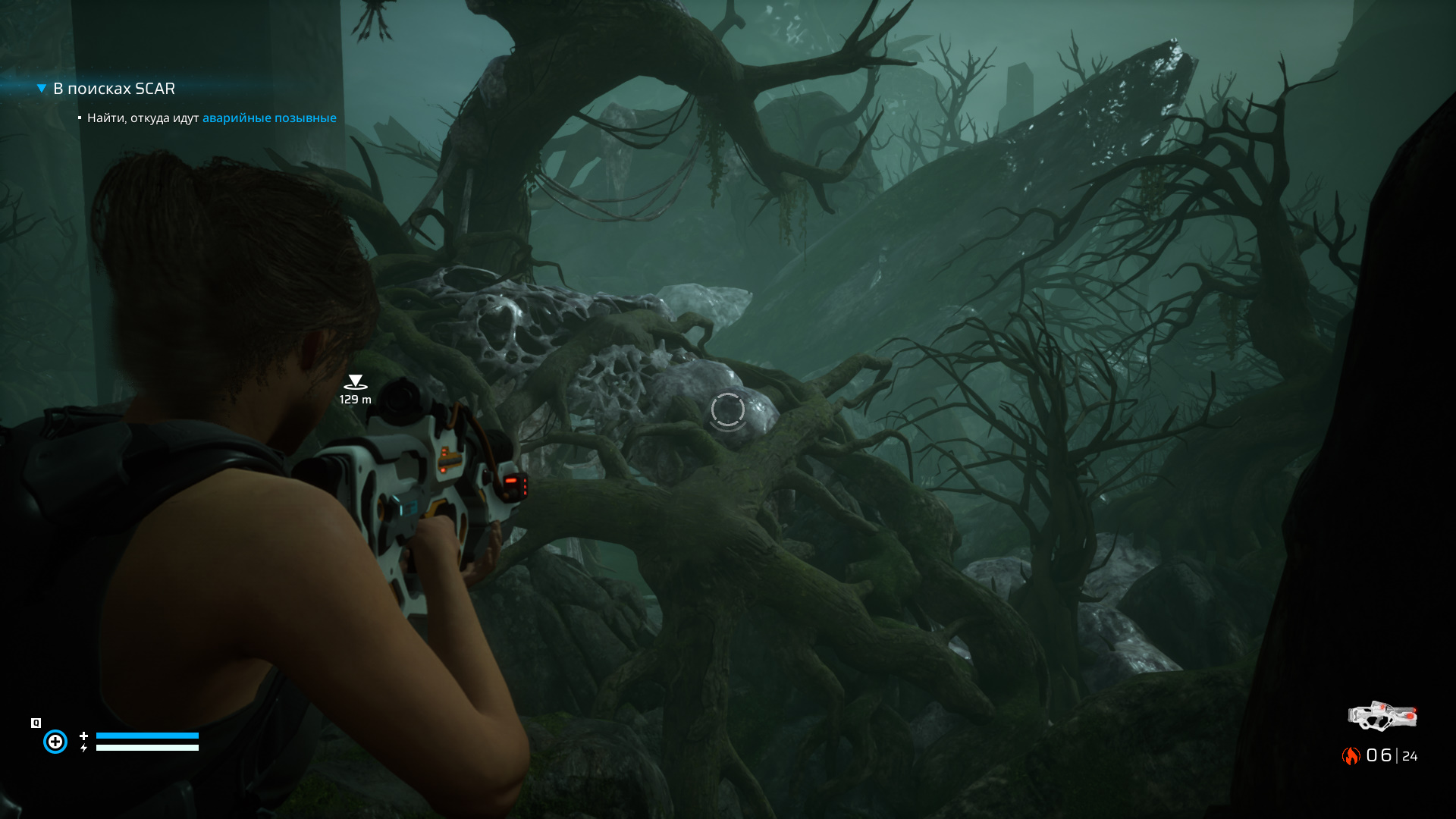Select the equipped weapon icon
This screenshot has width=1456, height=819.
[1382, 716]
